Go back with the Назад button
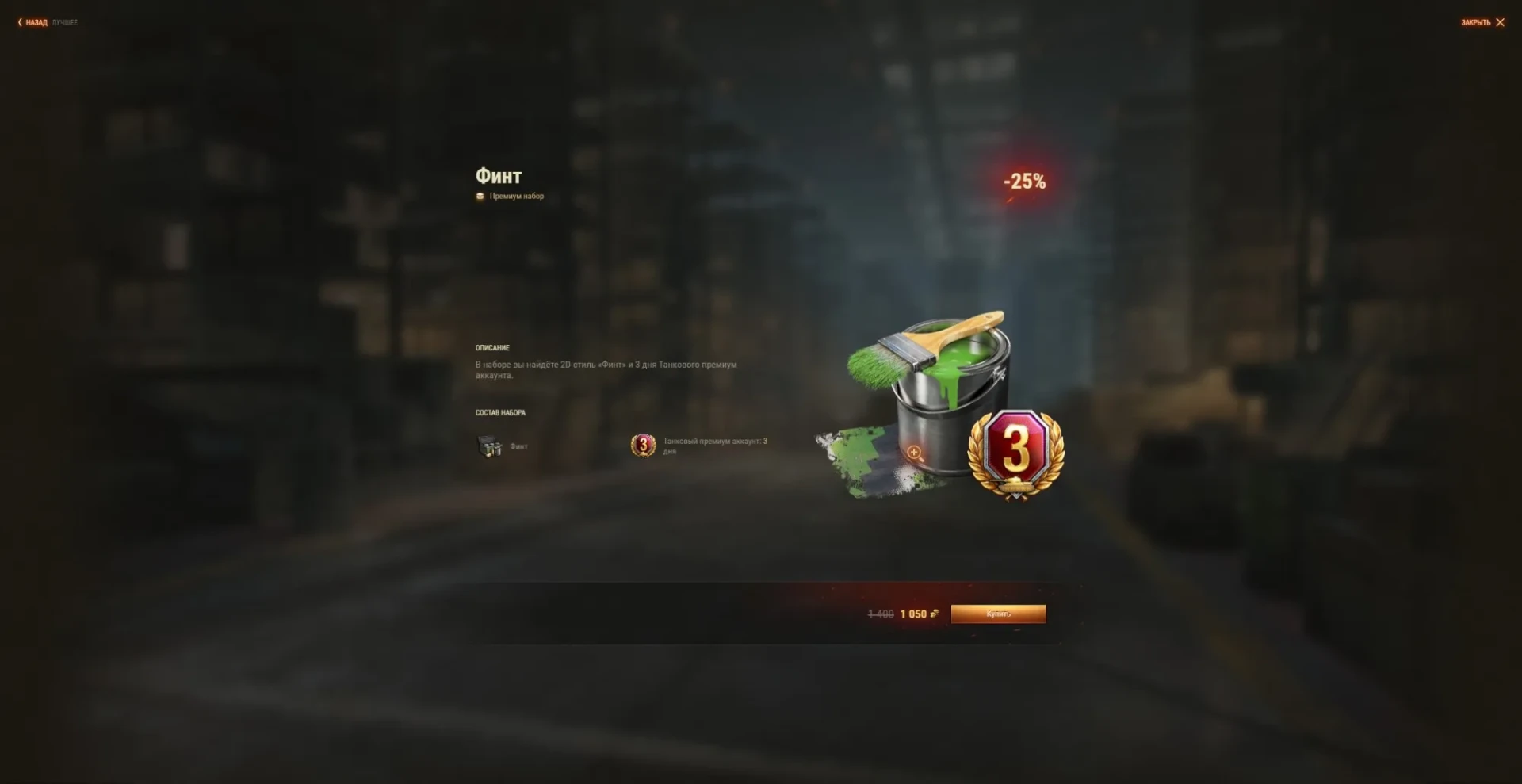This screenshot has height=784, width=1522. click(x=33, y=22)
